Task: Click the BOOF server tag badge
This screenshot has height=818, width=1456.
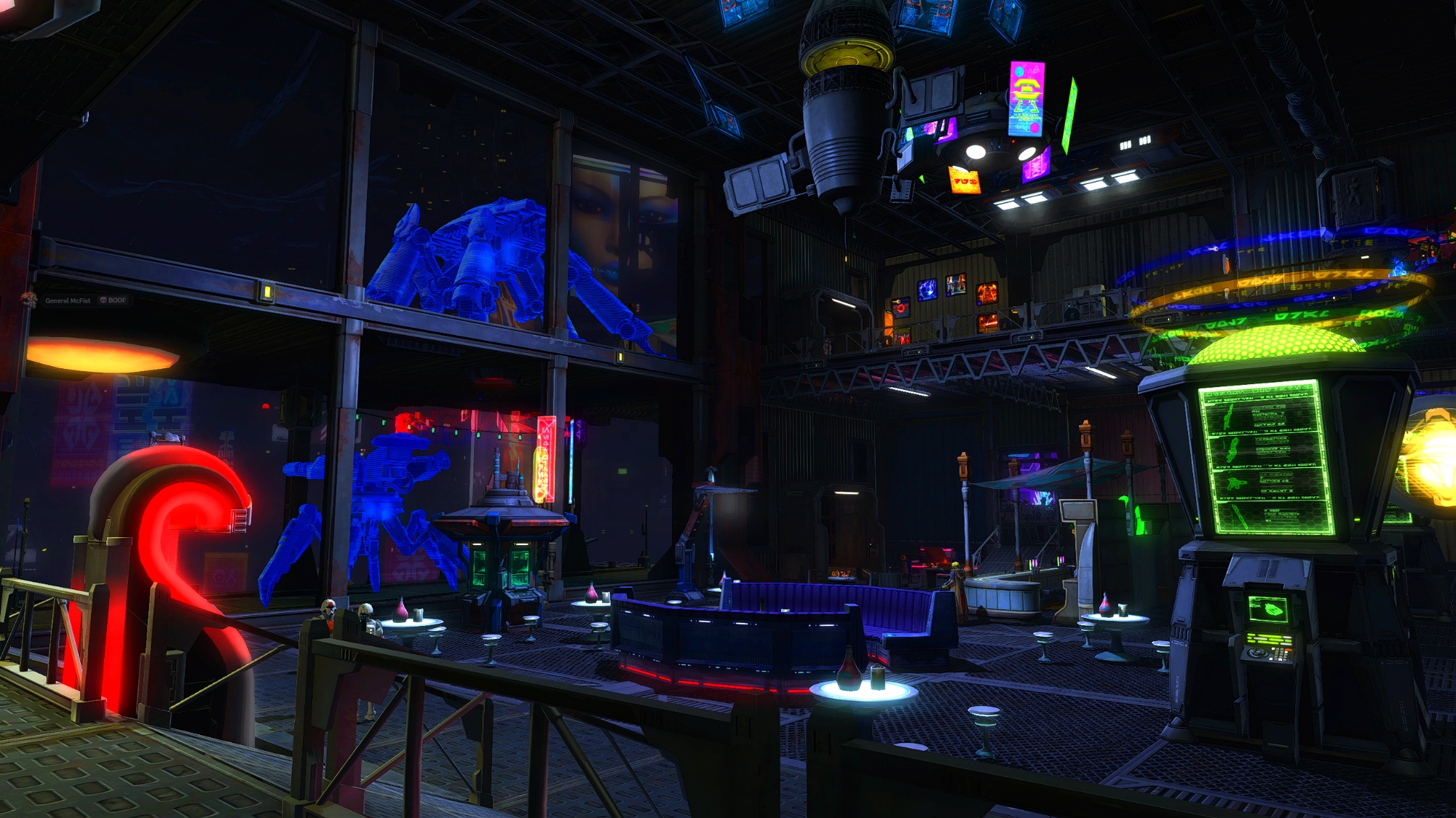Action: pos(113,300)
